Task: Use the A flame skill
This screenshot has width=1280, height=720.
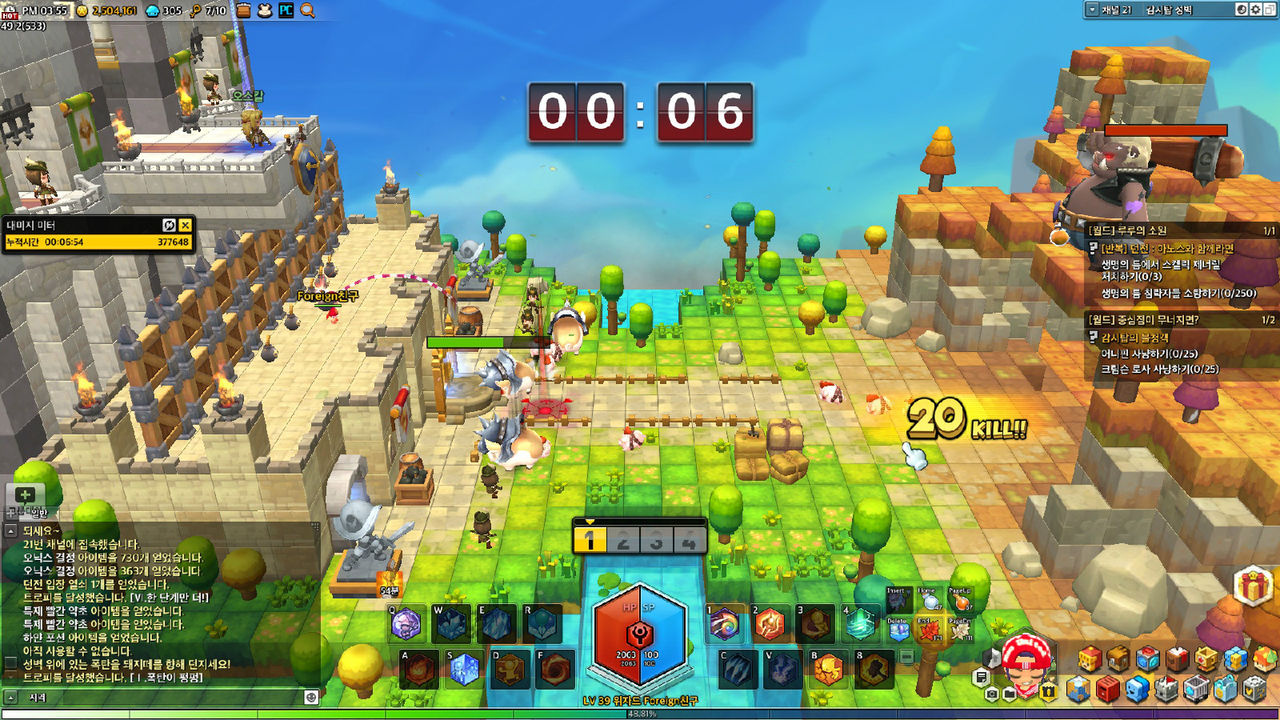Action: 419,670
